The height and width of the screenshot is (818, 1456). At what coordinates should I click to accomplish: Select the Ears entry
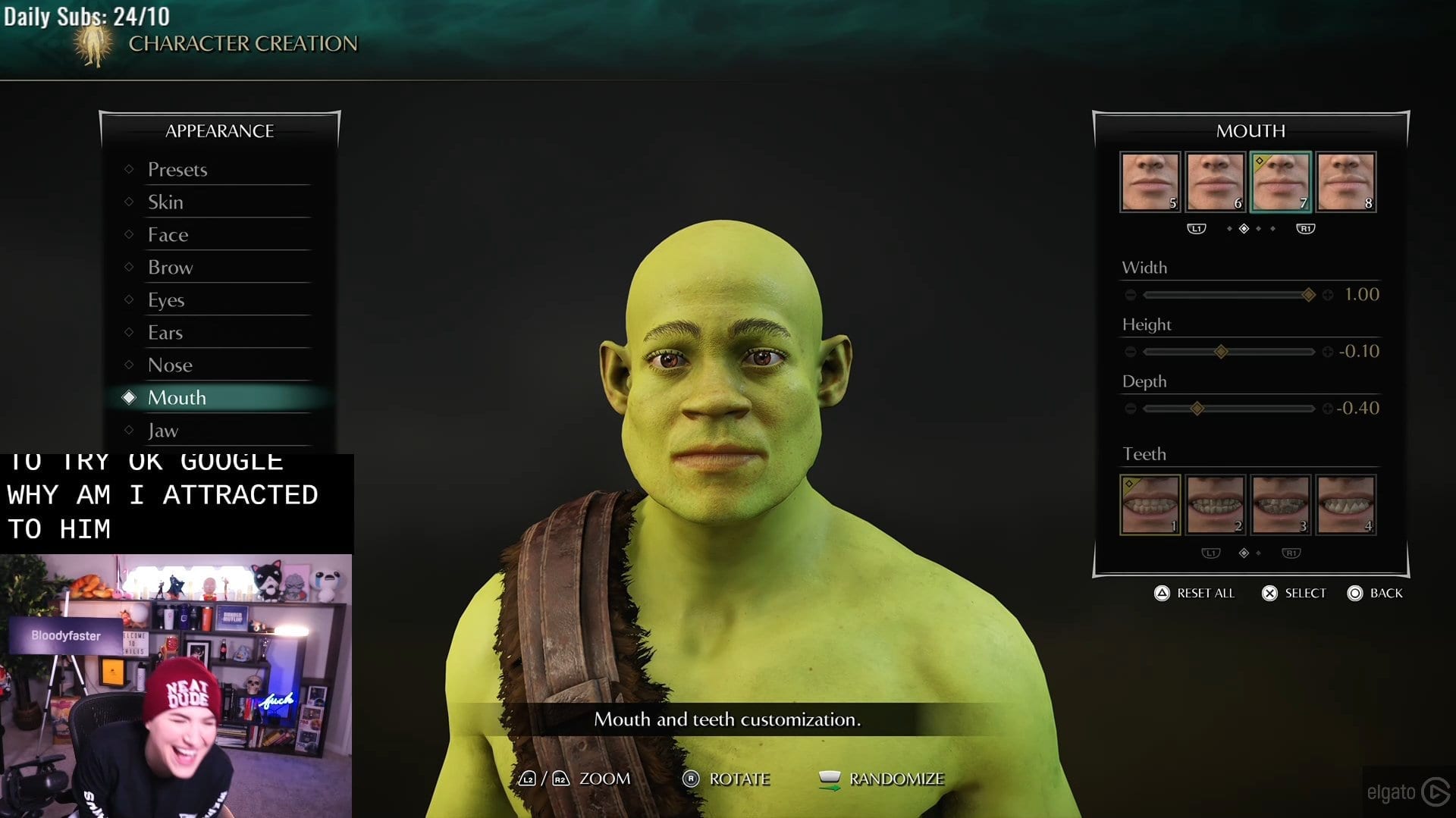(165, 332)
